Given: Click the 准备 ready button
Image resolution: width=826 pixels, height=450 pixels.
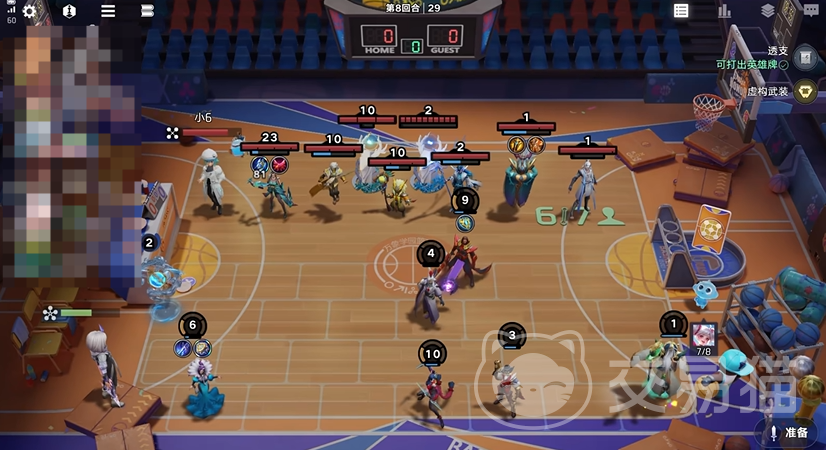Looking at the screenshot, I should [789, 432].
